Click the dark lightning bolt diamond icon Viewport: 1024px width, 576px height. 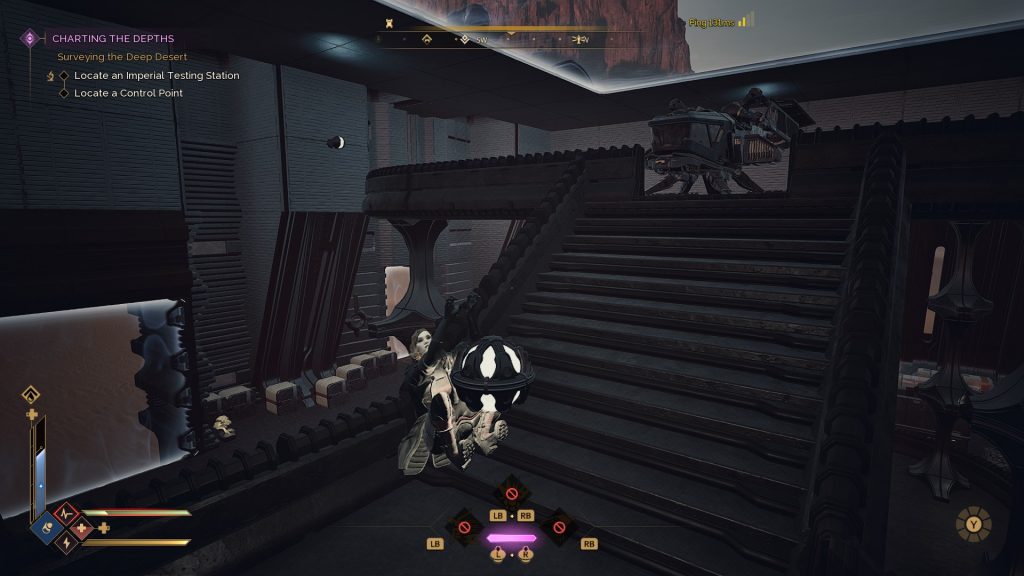(66, 543)
